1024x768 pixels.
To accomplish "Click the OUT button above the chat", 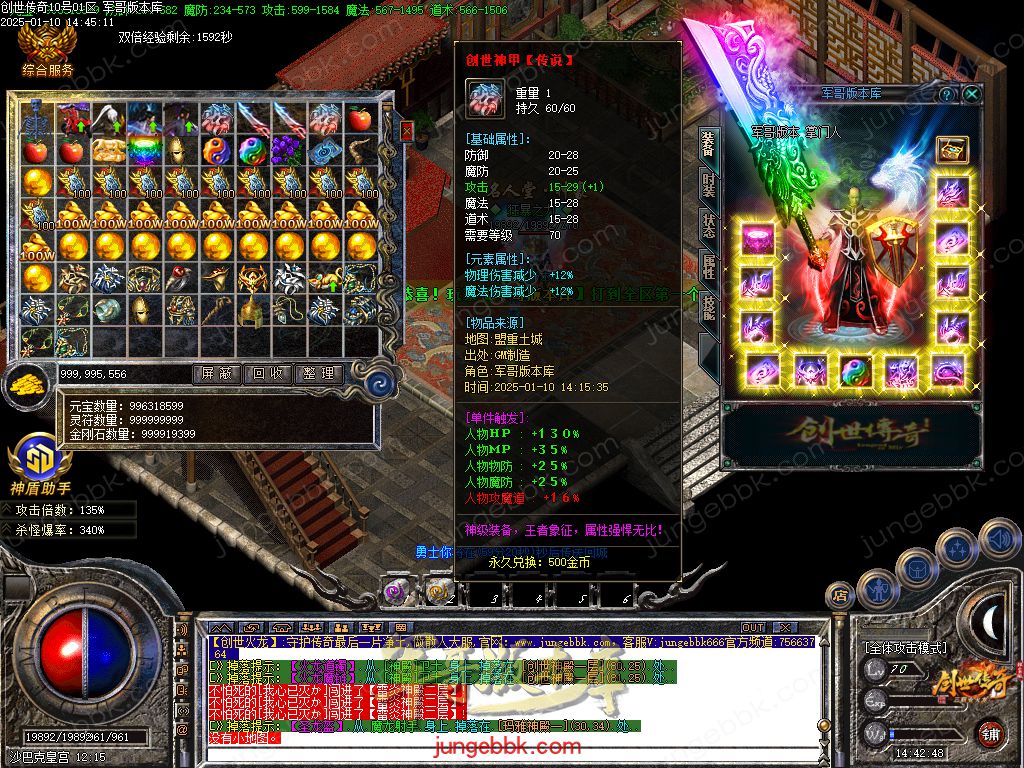I will click(x=752, y=627).
